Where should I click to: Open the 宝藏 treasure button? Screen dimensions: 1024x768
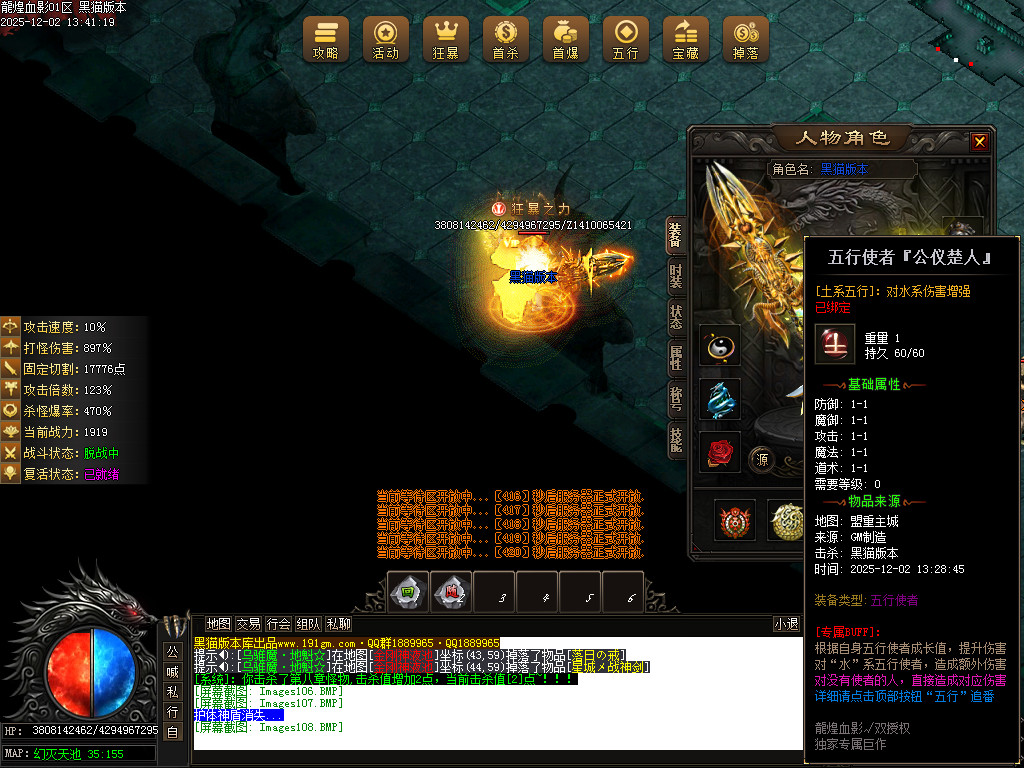[686, 39]
